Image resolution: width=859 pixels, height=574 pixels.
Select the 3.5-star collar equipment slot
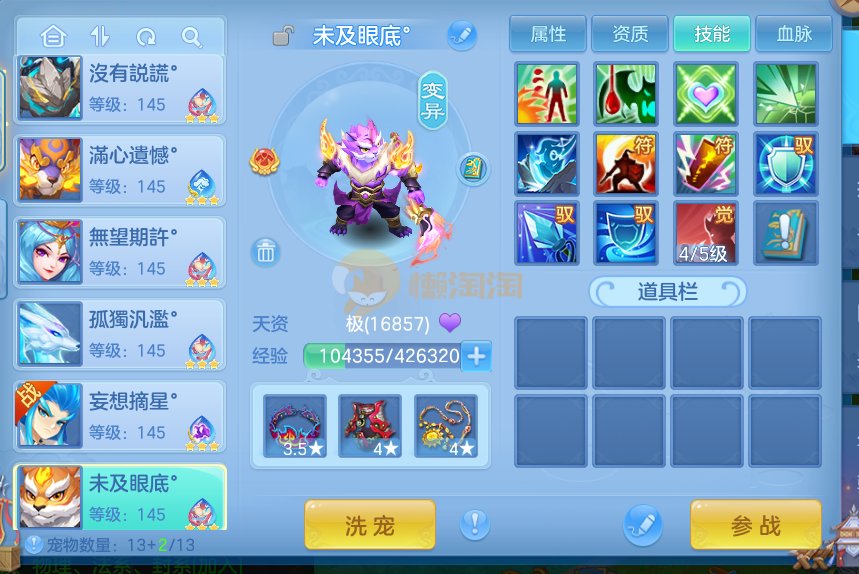[295, 427]
